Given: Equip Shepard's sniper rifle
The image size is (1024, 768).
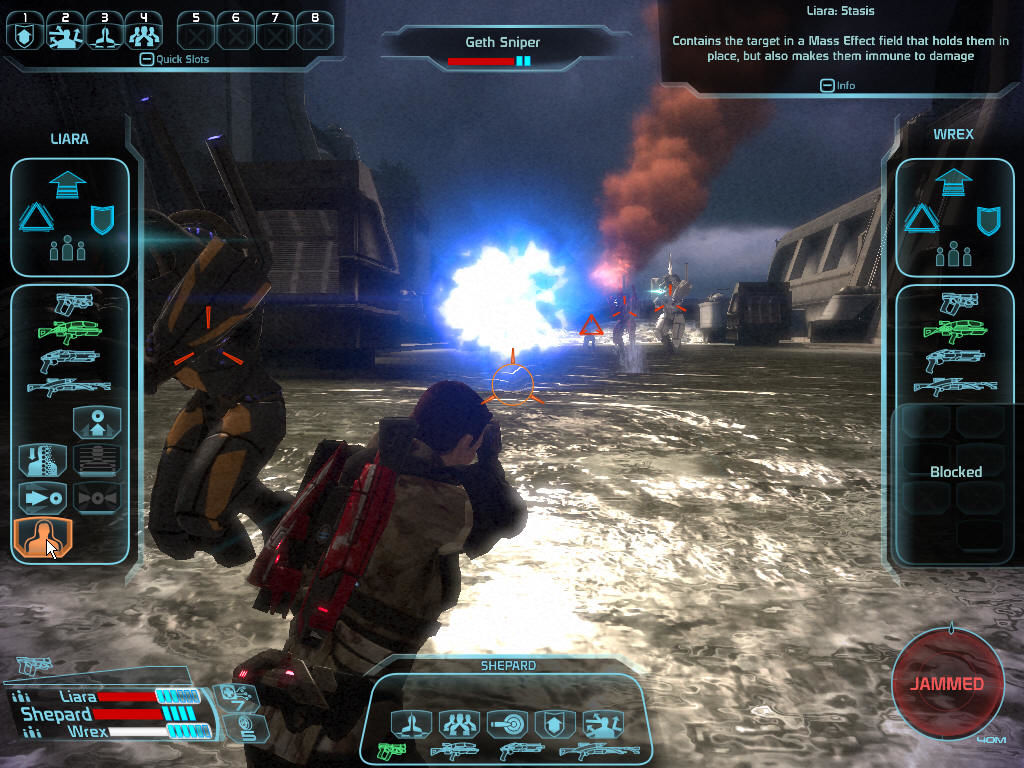Looking at the screenshot, I should point(599,749).
